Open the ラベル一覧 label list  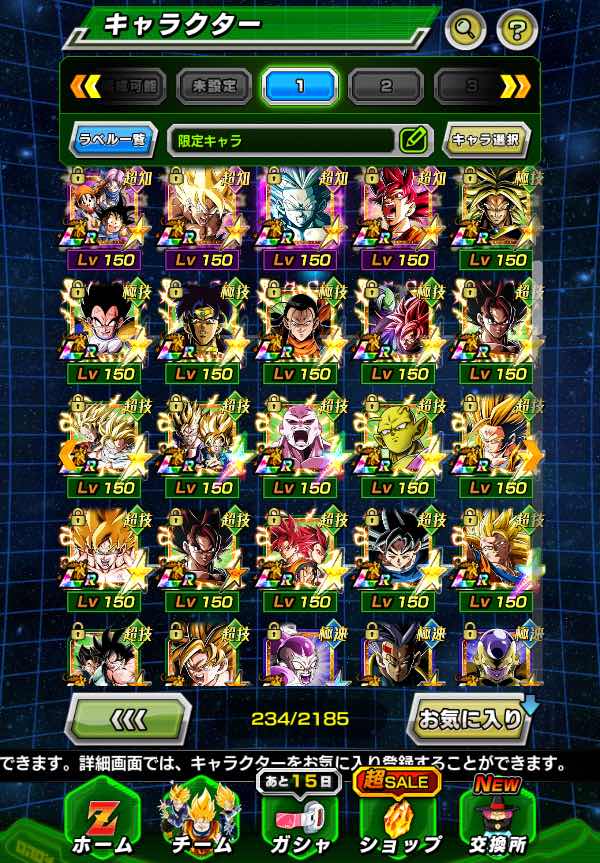(x=112, y=140)
